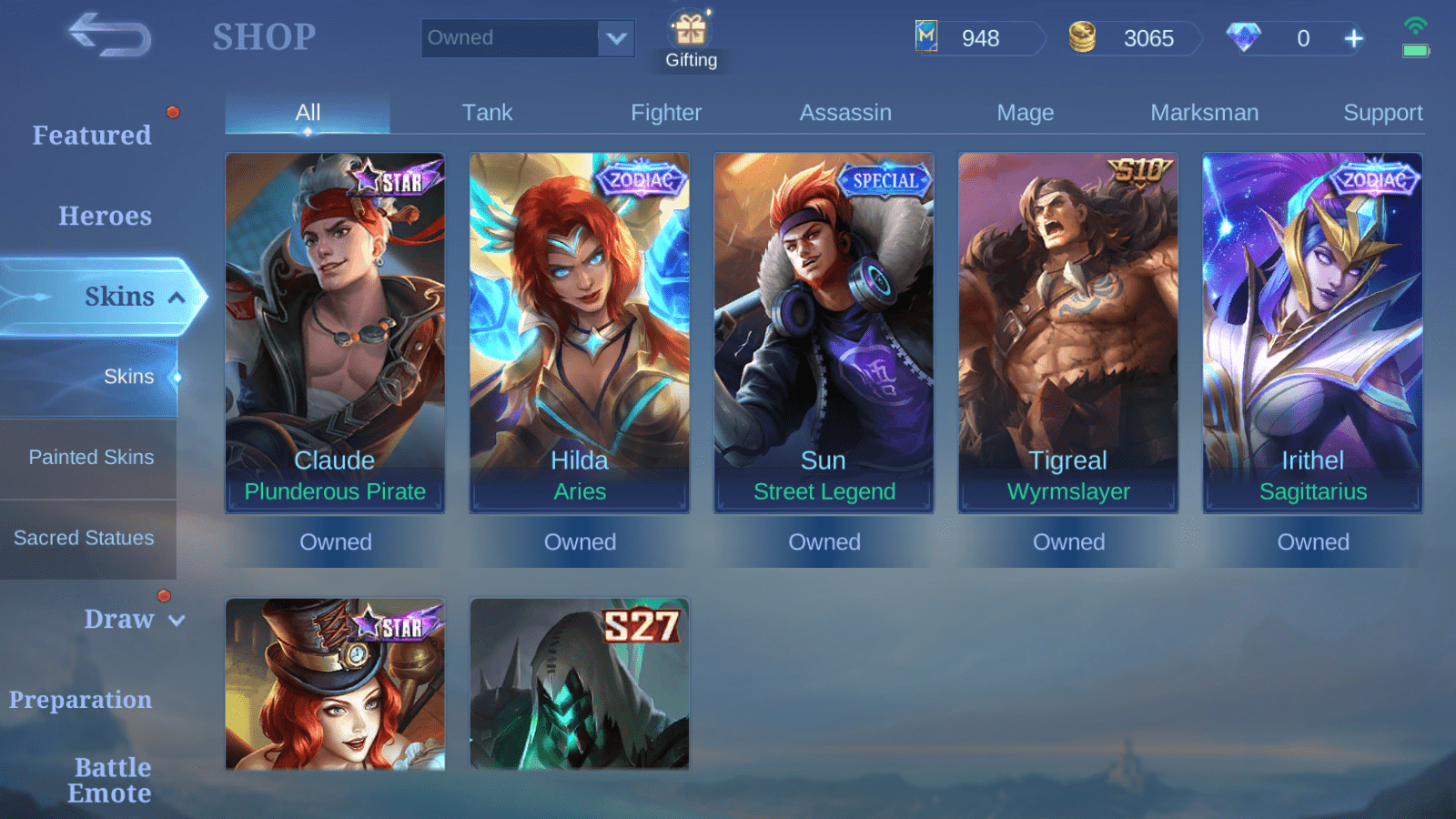Open Irithel Sagittarius skin card
This screenshot has width=1456, height=819.
pyautogui.click(x=1312, y=333)
